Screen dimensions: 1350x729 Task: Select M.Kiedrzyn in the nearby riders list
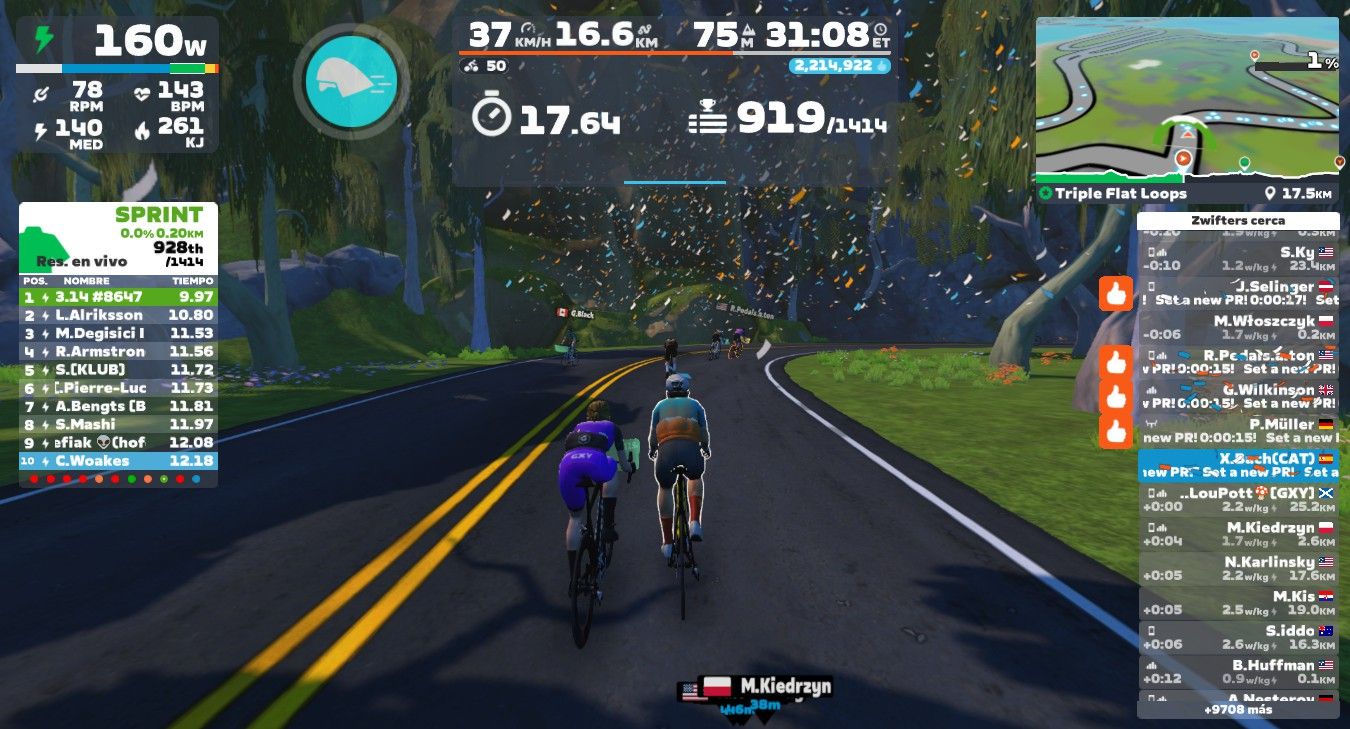1238,534
